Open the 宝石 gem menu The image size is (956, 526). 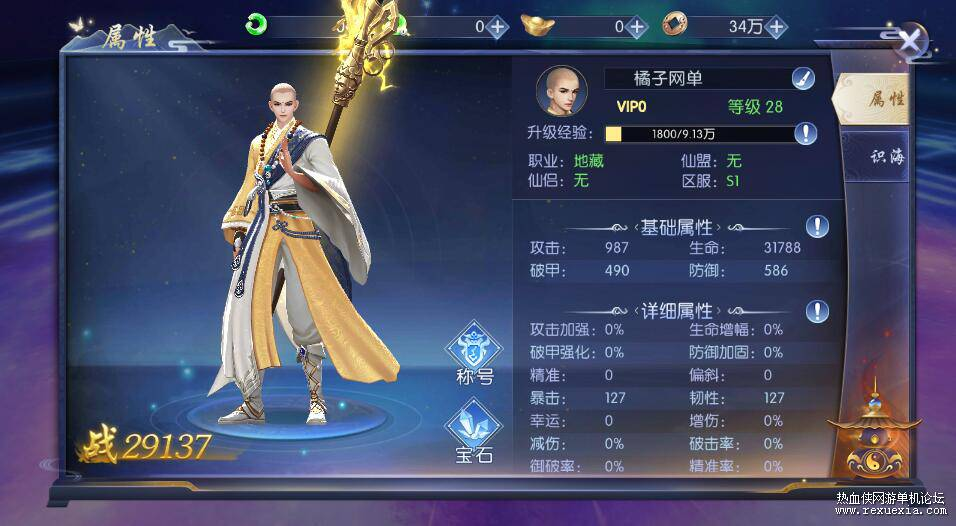474,433
